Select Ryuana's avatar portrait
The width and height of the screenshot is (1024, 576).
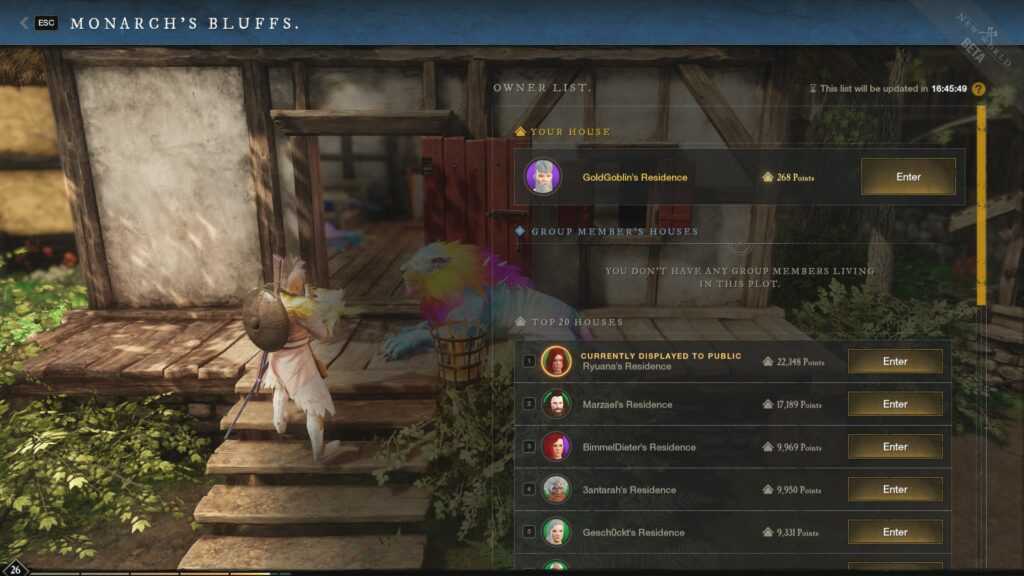pos(556,362)
